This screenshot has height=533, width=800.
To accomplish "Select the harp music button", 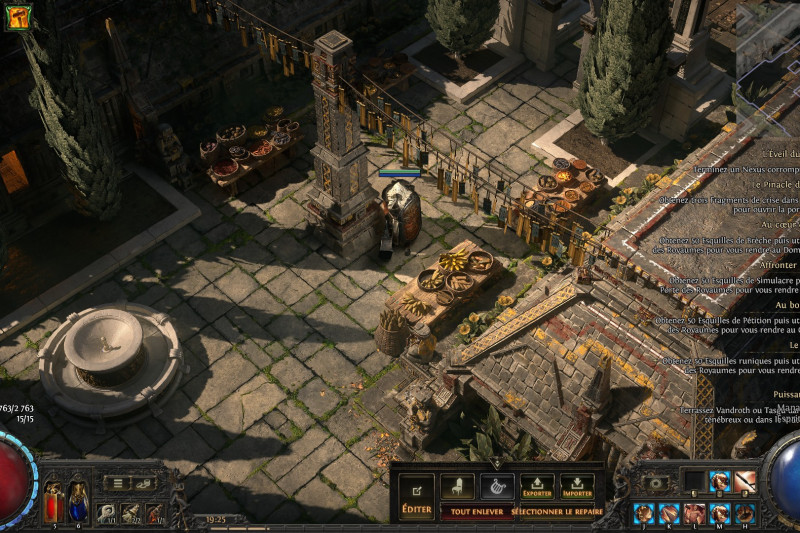I will [x=497, y=486].
